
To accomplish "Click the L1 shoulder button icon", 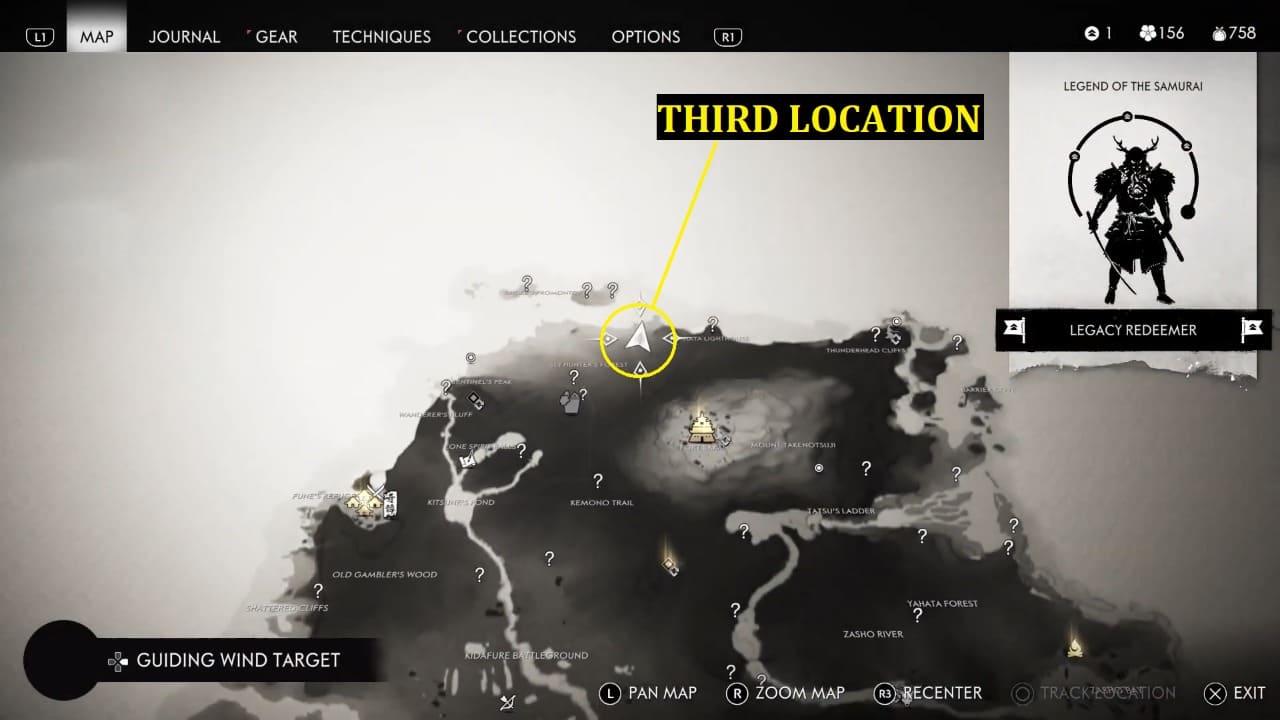I will [38, 35].
